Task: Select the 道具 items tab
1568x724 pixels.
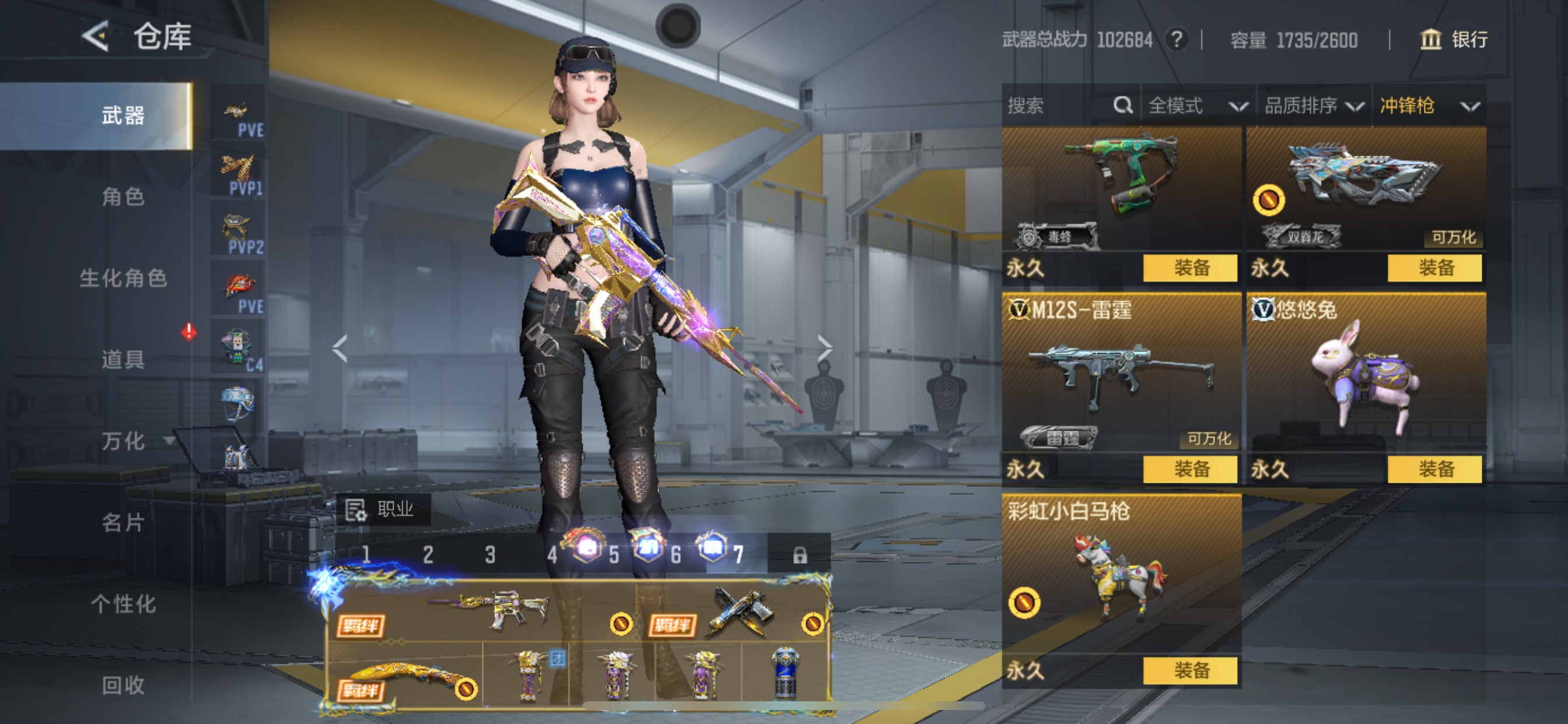Action: point(123,360)
